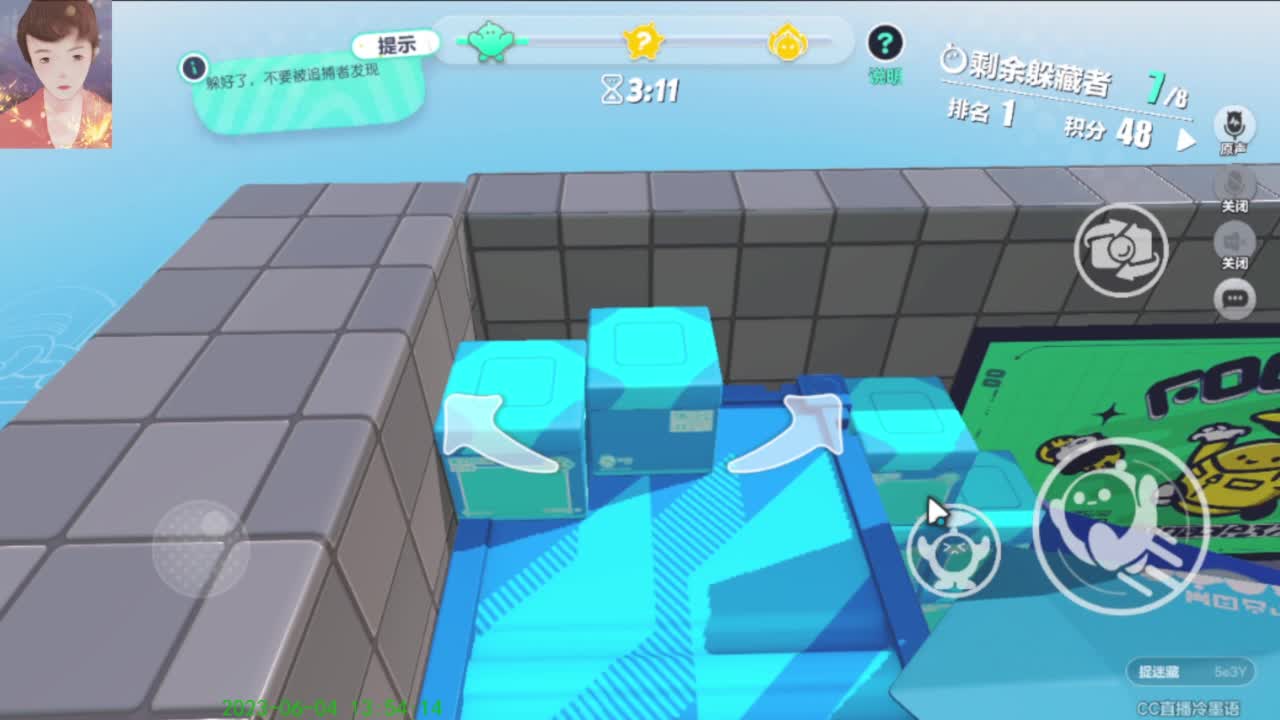The height and width of the screenshot is (720, 1280).
Task: Click the star on the round progress bar
Action: point(646,40)
